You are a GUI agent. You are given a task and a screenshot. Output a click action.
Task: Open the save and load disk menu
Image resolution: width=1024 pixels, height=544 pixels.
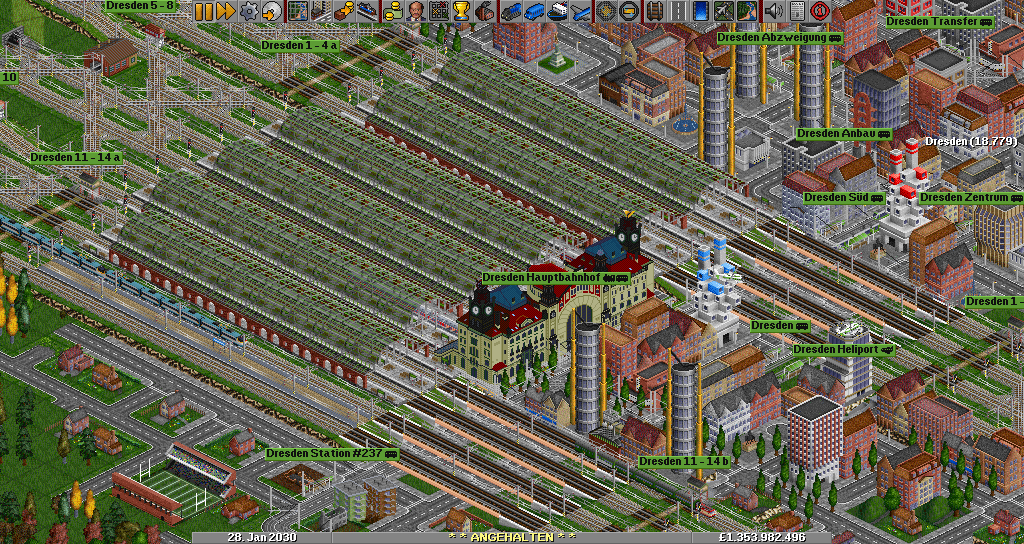[x=271, y=11]
